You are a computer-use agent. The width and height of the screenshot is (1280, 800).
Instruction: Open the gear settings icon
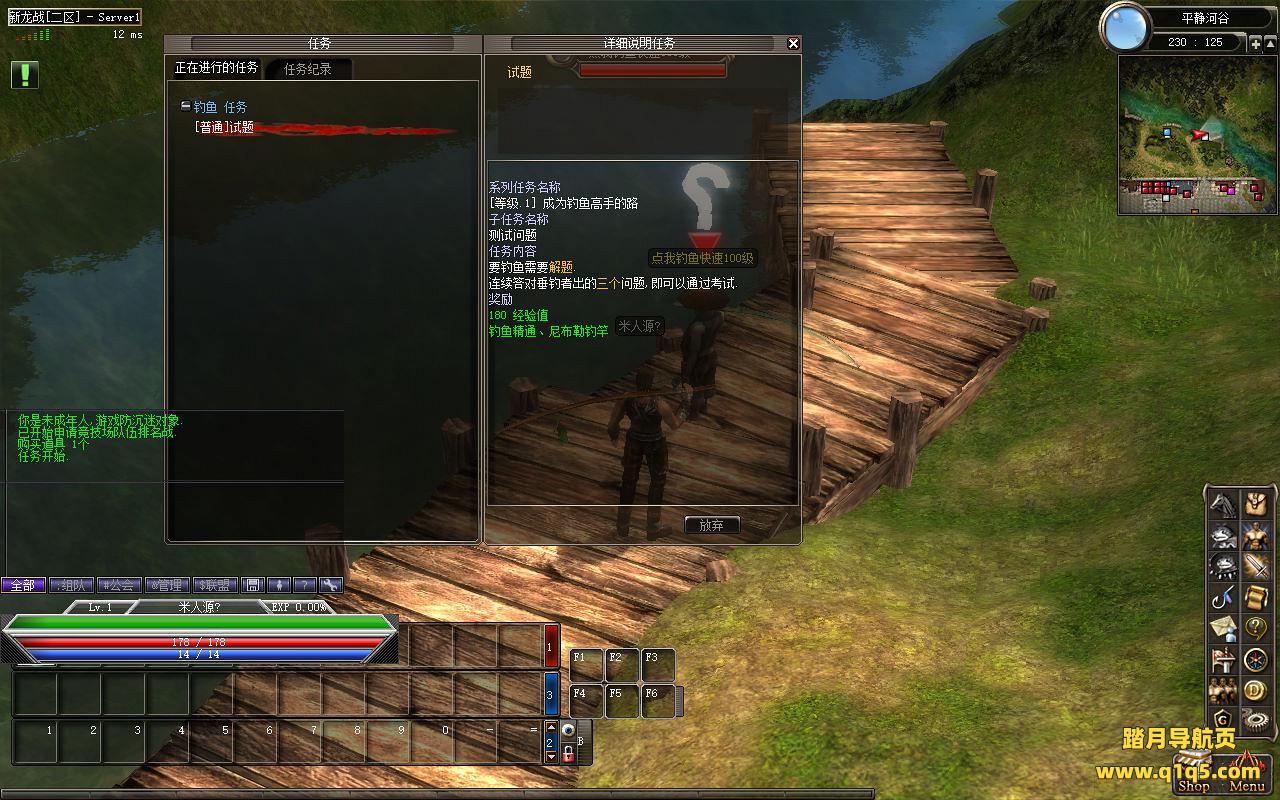pos(1255,719)
